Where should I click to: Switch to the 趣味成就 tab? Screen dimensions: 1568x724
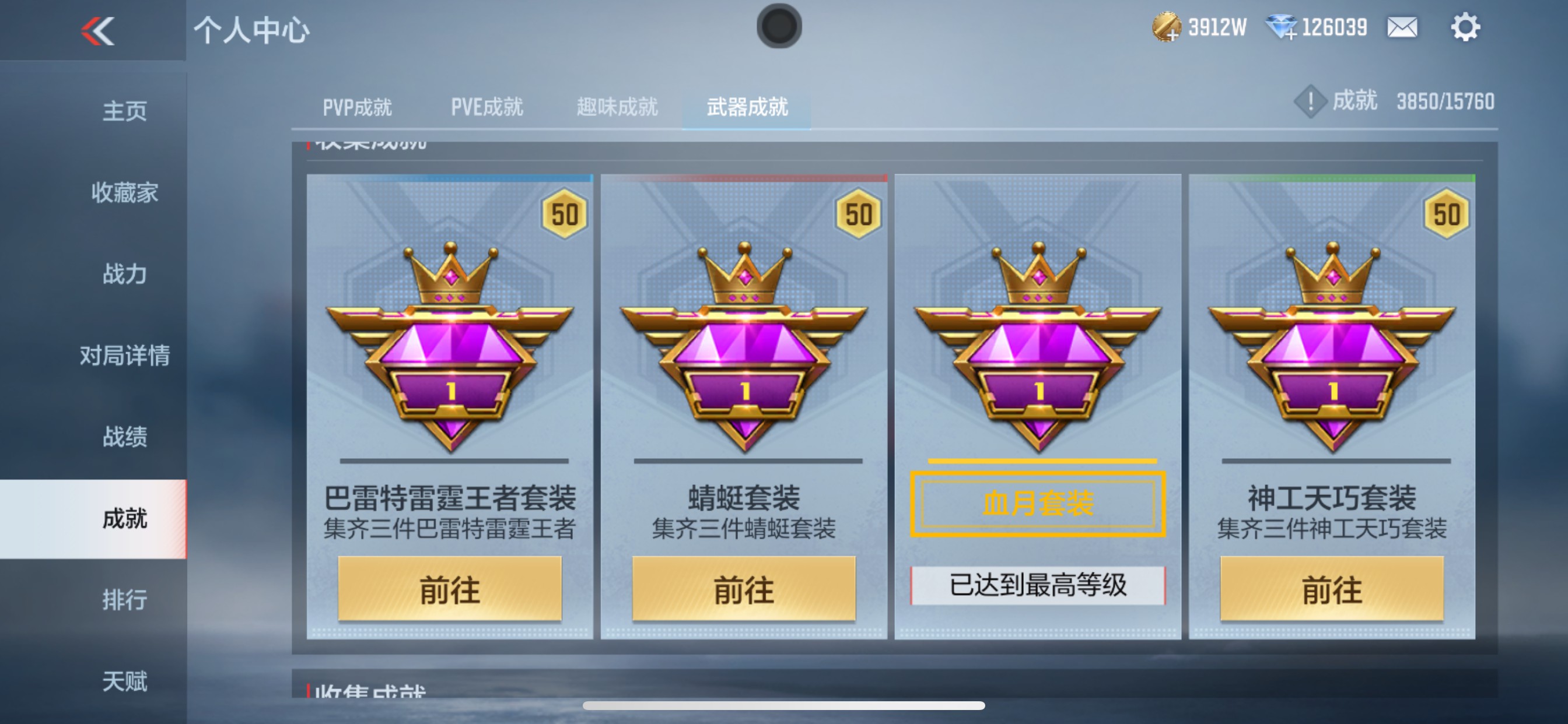click(616, 108)
